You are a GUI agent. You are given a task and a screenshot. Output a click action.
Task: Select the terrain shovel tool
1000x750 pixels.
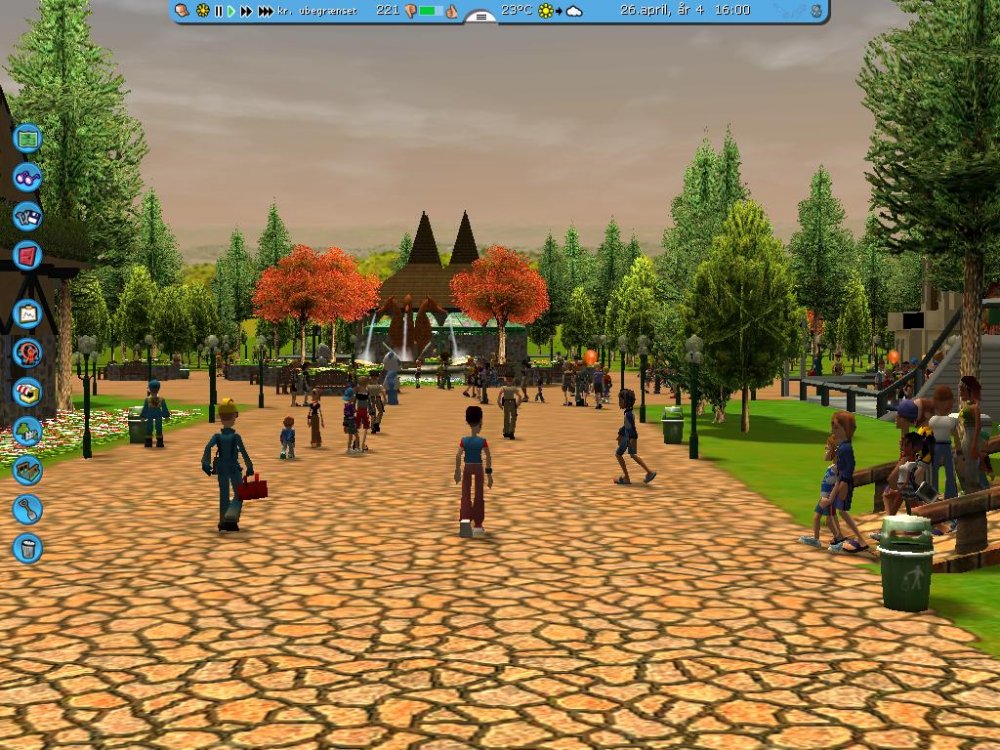tap(28, 509)
